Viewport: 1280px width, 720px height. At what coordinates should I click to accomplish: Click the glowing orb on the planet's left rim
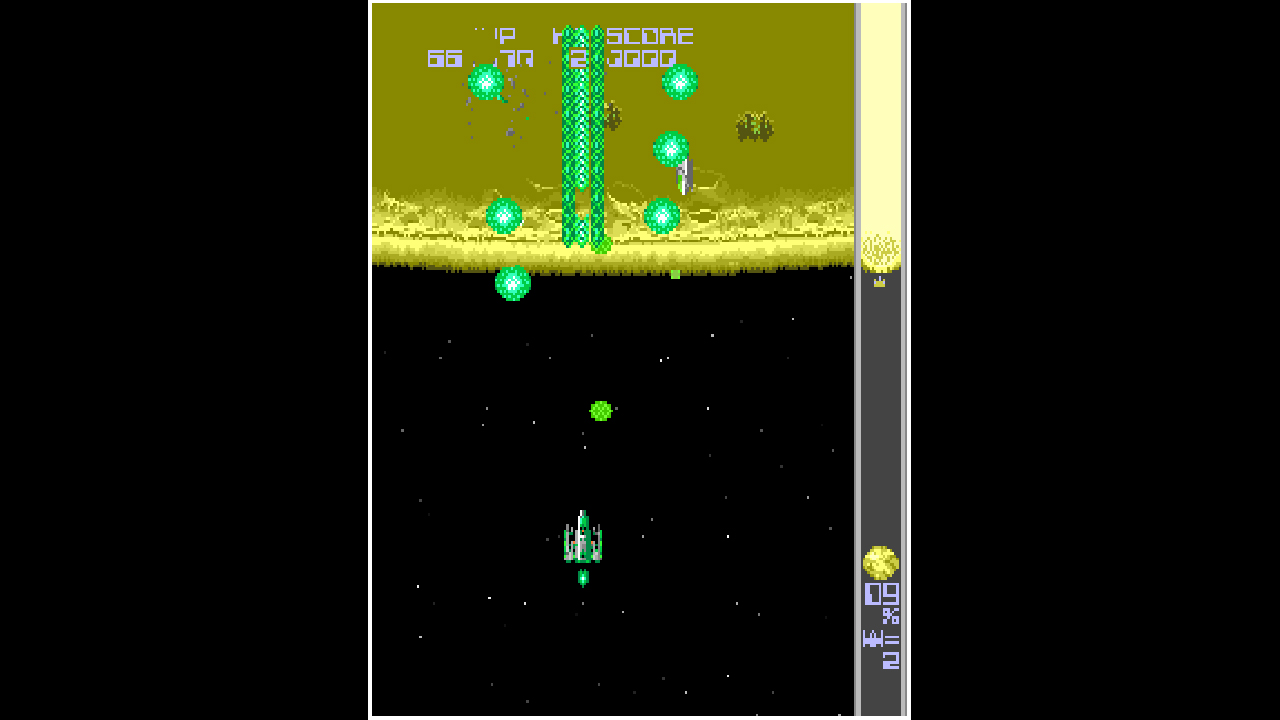click(x=505, y=215)
